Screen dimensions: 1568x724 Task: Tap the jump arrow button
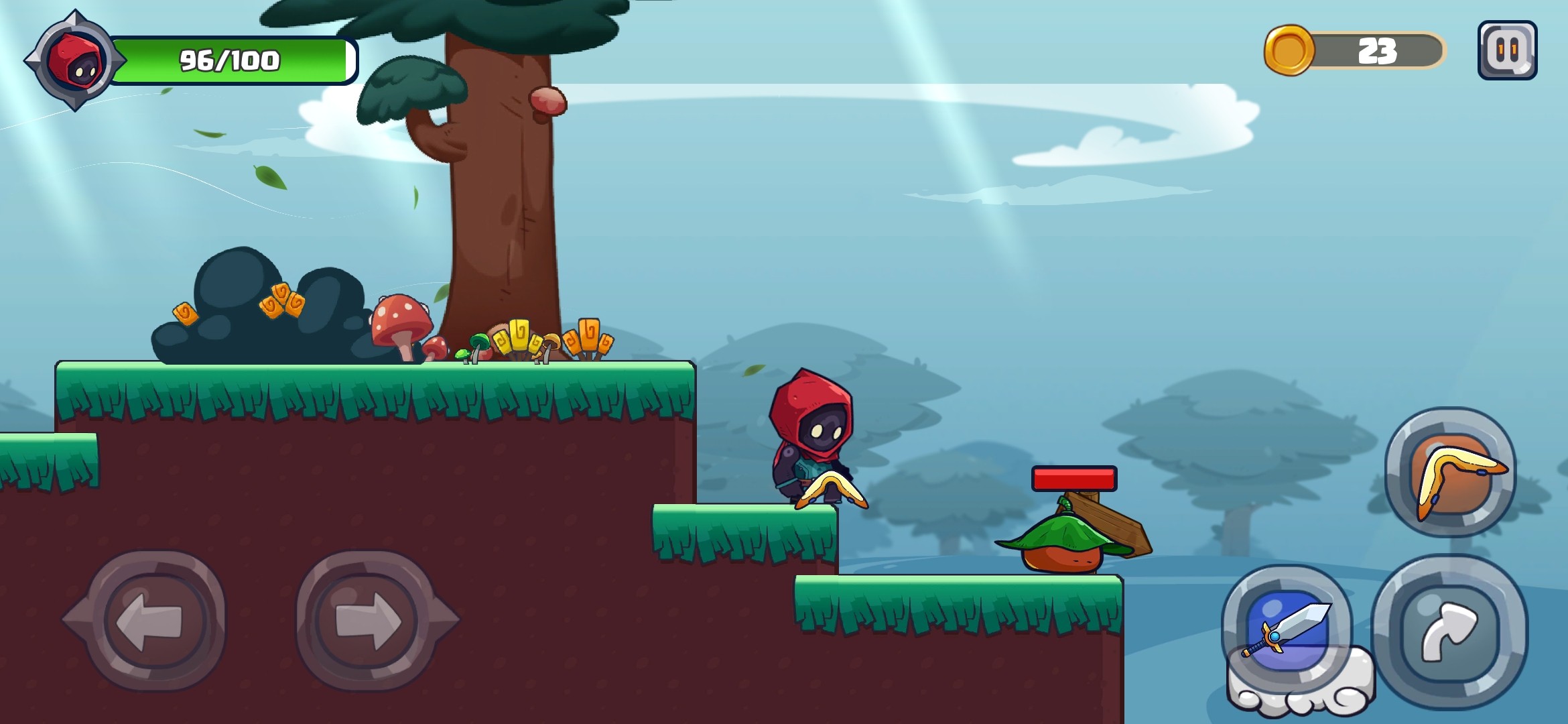point(1449,632)
